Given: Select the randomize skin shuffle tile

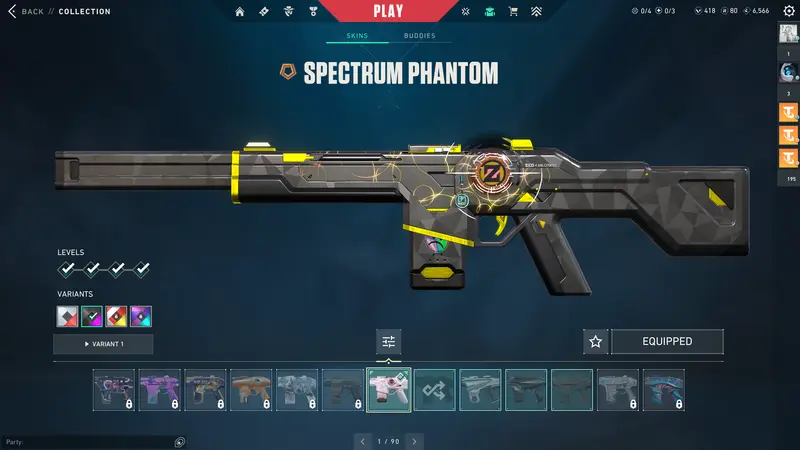Looking at the screenshot, I should click(435, 390).
